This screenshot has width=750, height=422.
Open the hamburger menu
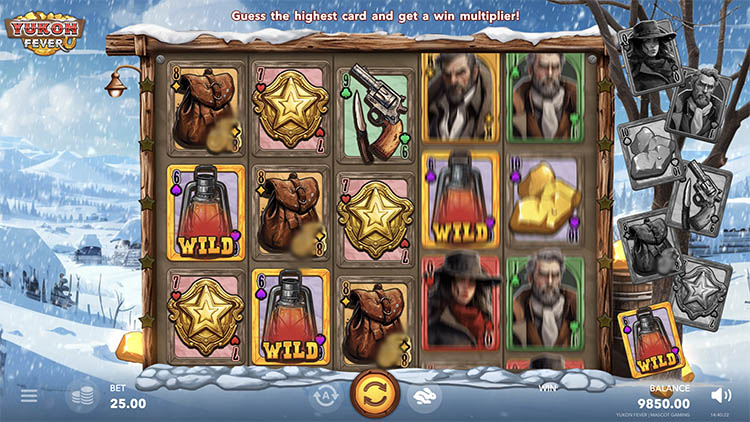point(29,396)
